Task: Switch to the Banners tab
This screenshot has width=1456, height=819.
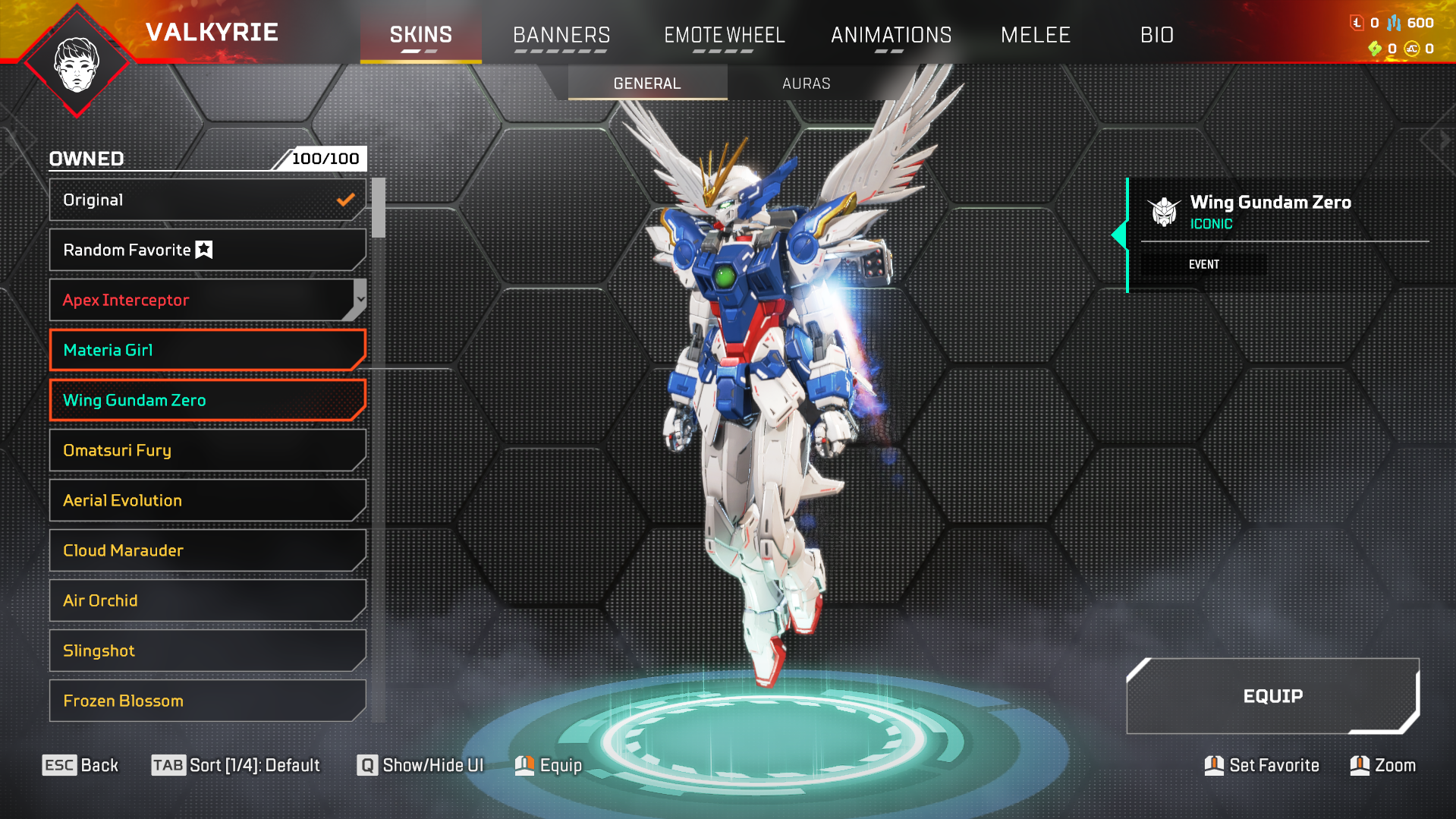Action: 561,35
